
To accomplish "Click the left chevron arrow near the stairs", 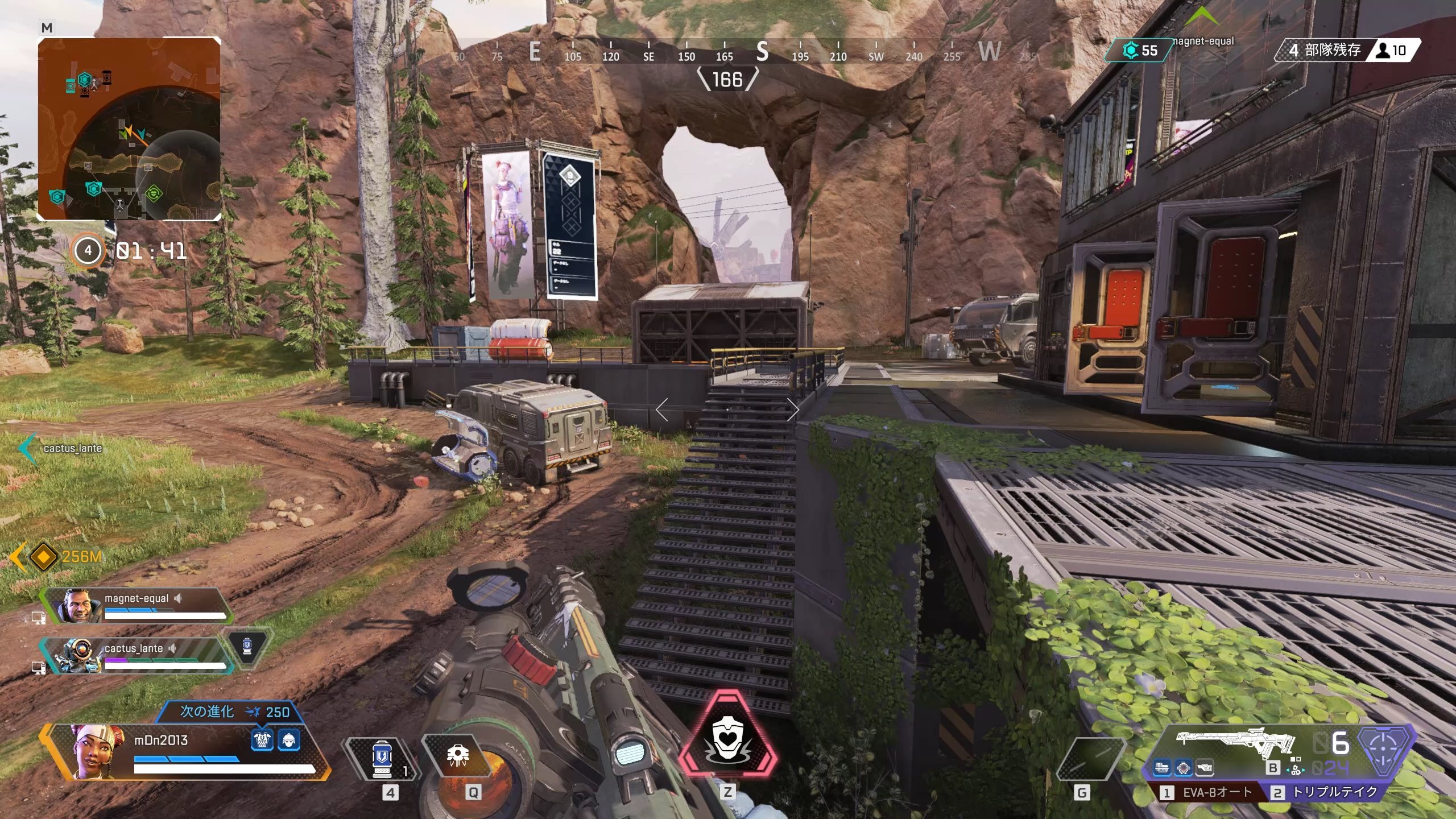I will tap(660, 409).
